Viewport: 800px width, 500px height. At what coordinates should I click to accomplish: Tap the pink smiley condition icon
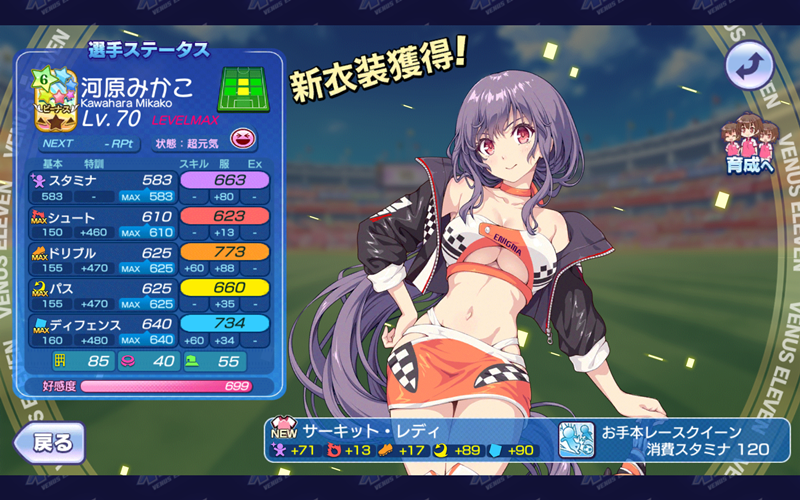tap(242, 139)
